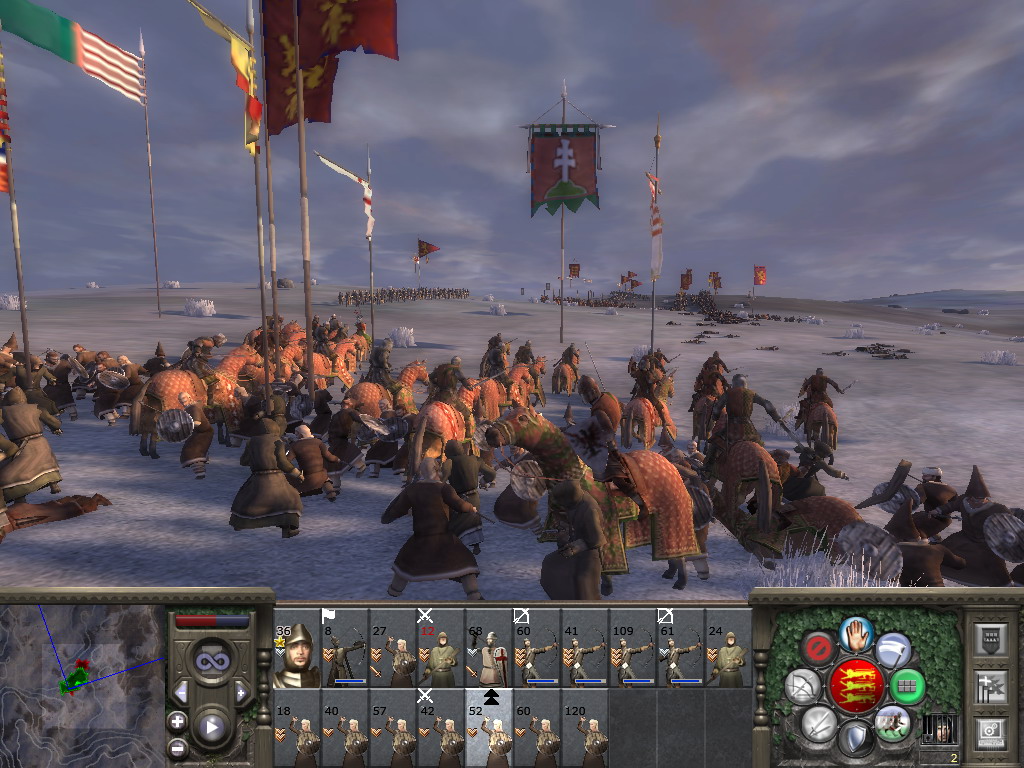Viewport: 1024px width, 768px height.
Task: Toggle the green formation grid button
Action: [x=907, y=686]
